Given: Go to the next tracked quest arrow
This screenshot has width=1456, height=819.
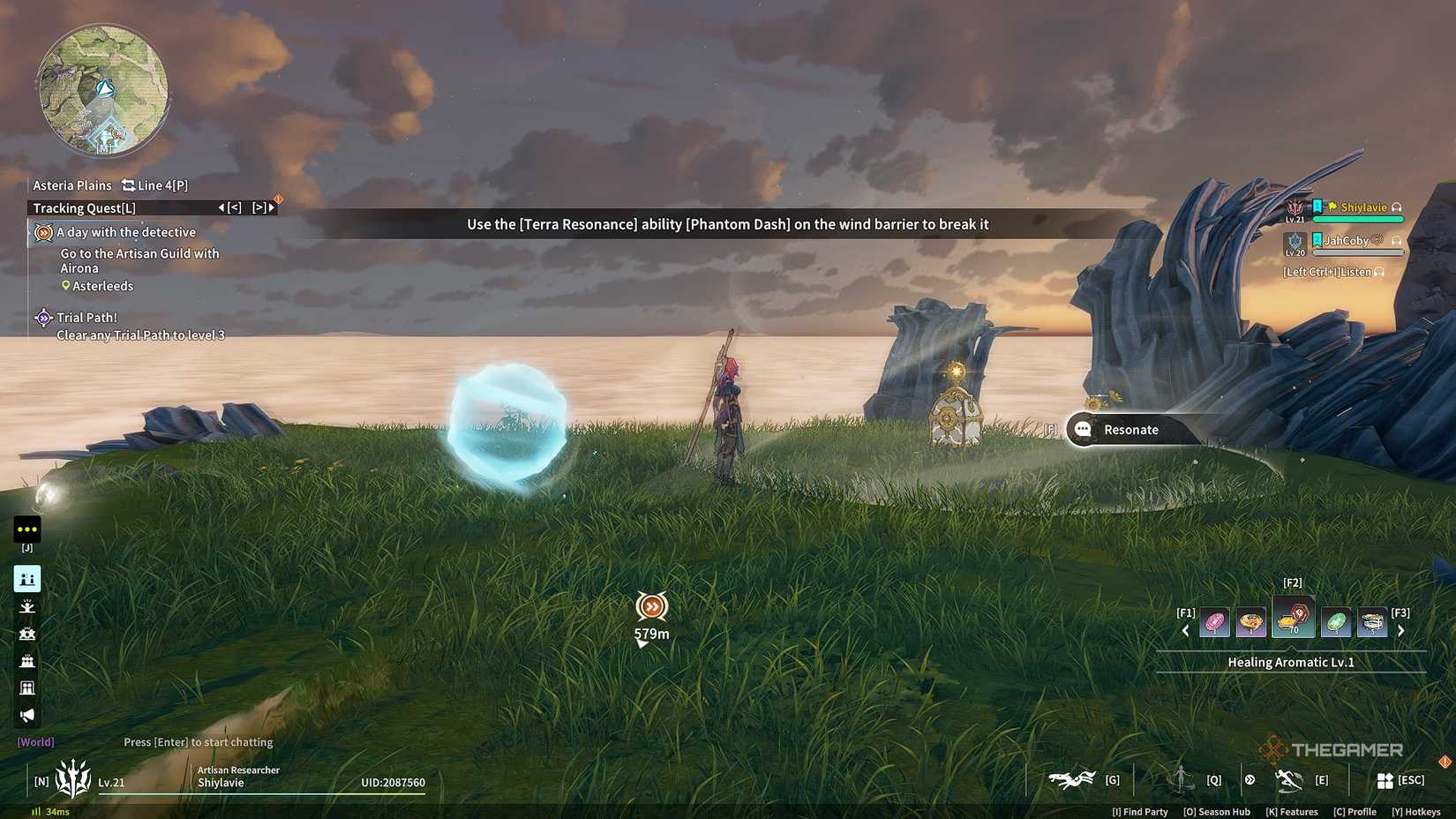Looking at the screenshot, I should tap(271, 208).
